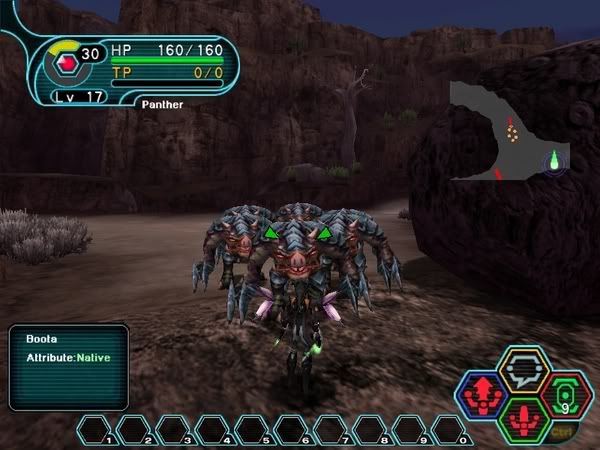
Task: Open the chat speech-bubble hexagon
Action: pos(522,368)
